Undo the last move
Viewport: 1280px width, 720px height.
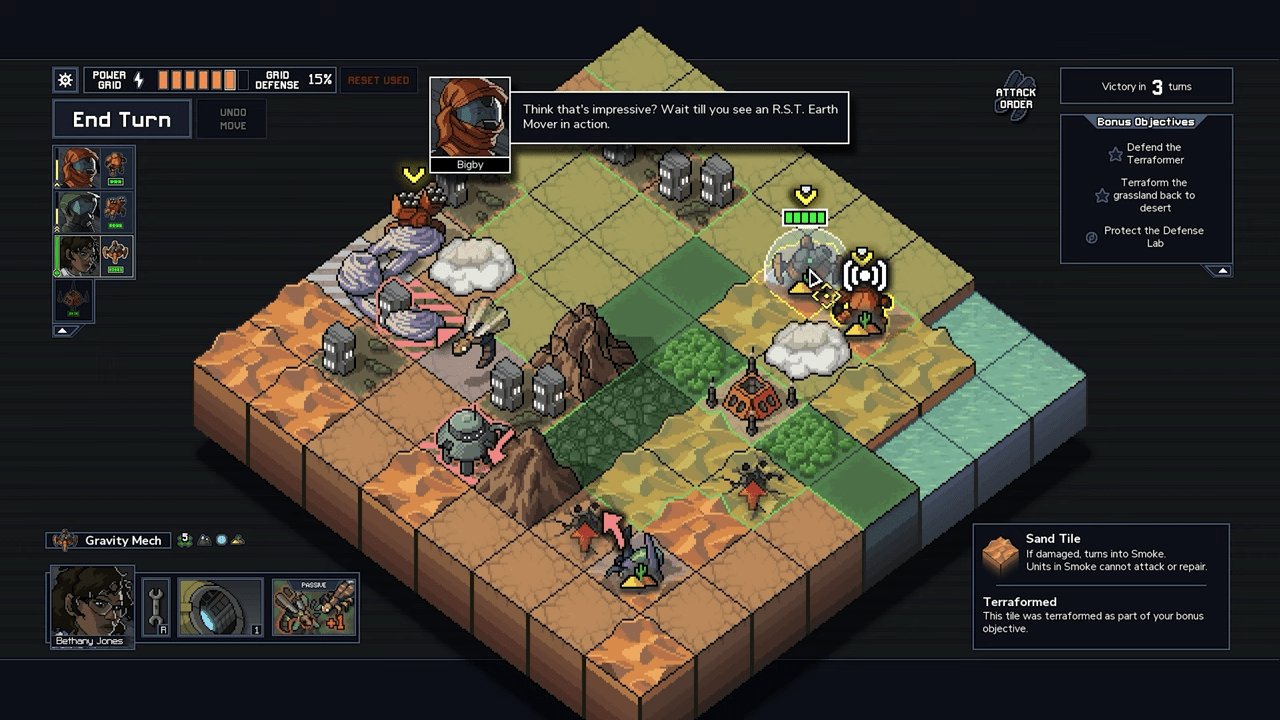(x=232, y=119)
